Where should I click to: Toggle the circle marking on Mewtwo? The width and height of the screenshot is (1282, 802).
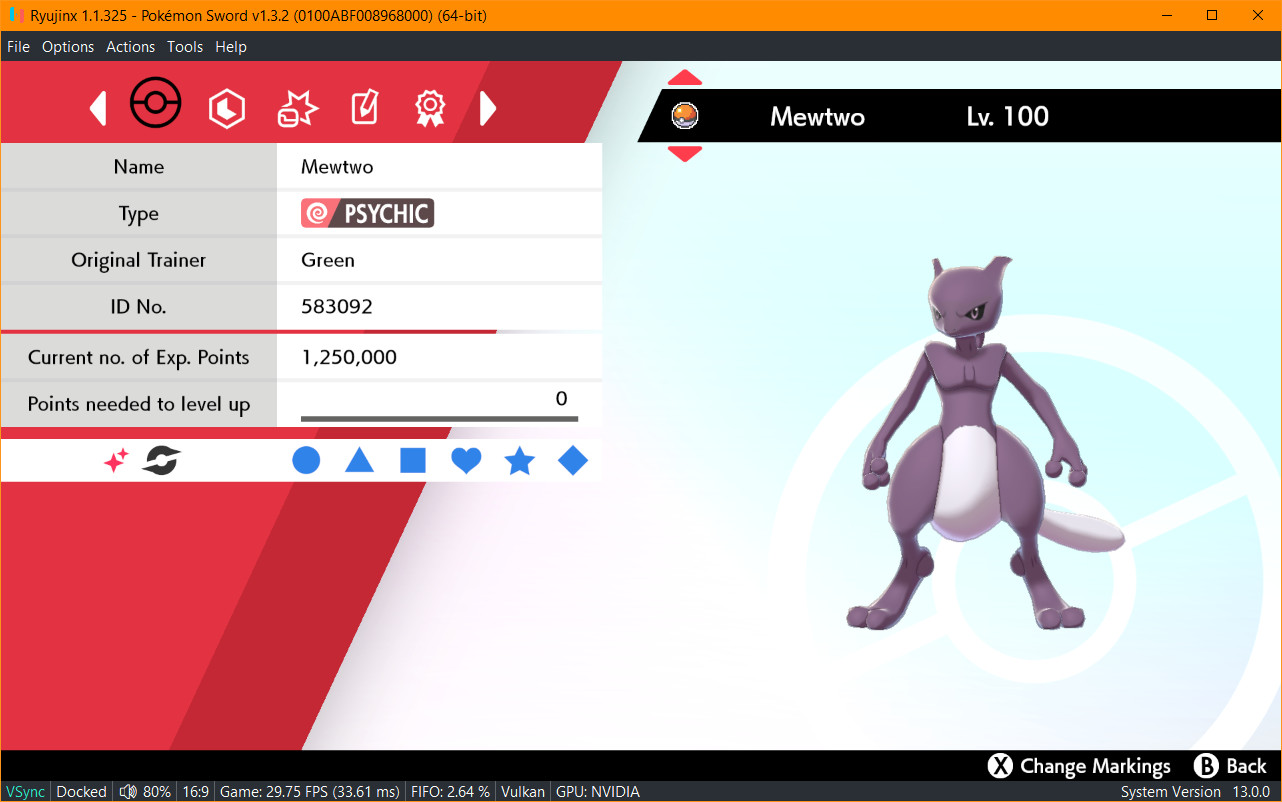pos(307,461)
